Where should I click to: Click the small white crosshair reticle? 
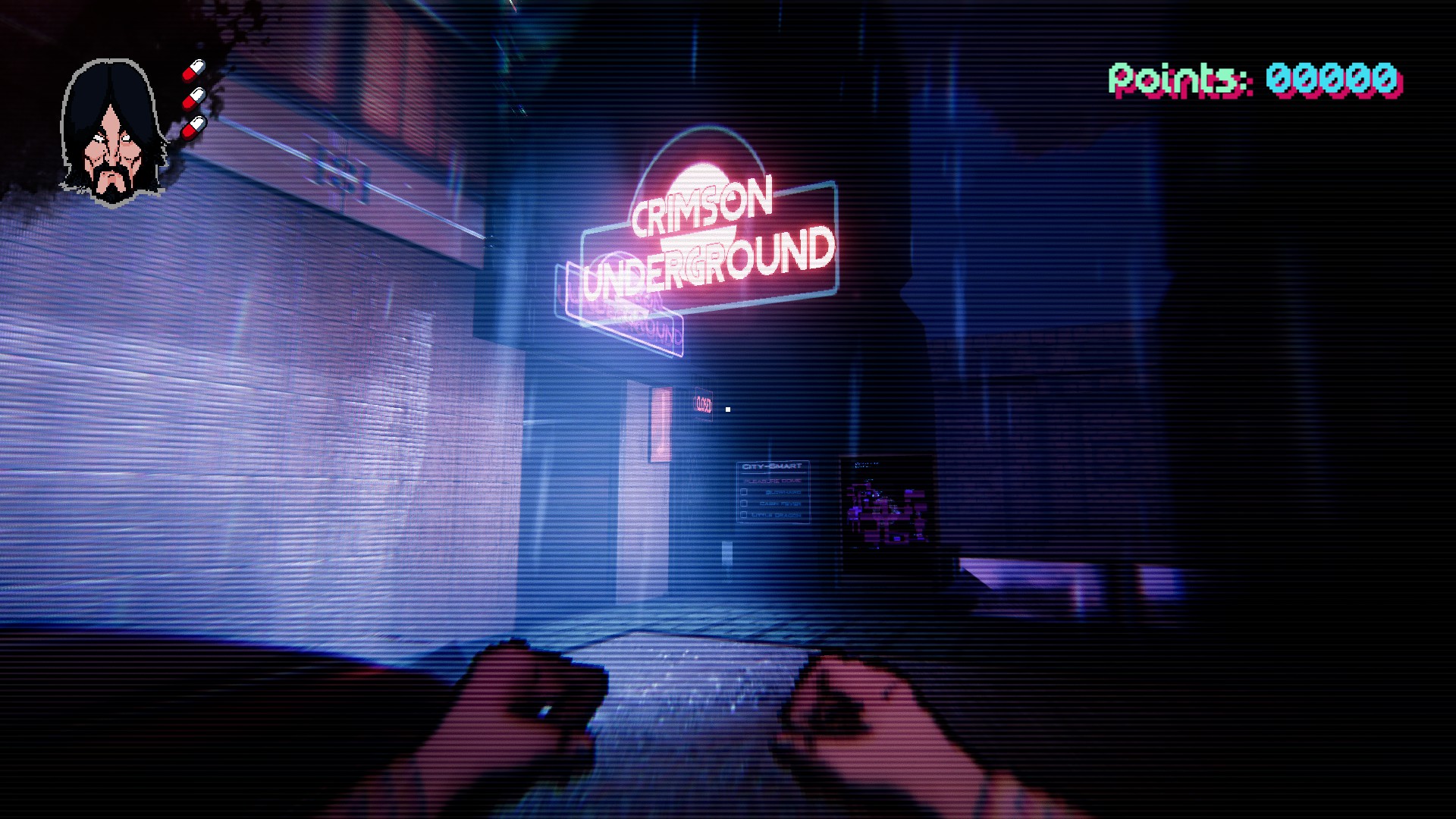tap(726, 408)
